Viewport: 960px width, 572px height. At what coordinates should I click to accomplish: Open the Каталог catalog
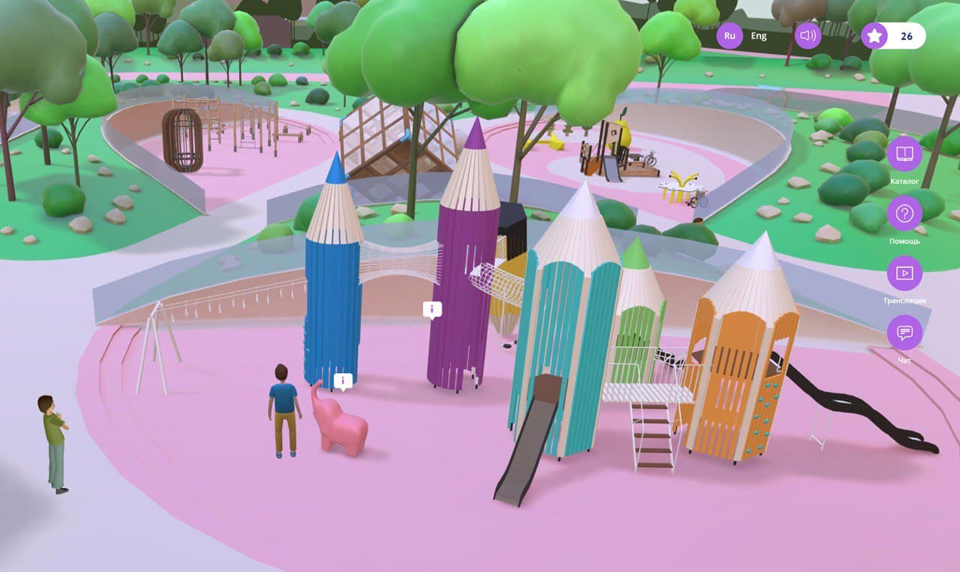tap(904, 154)
